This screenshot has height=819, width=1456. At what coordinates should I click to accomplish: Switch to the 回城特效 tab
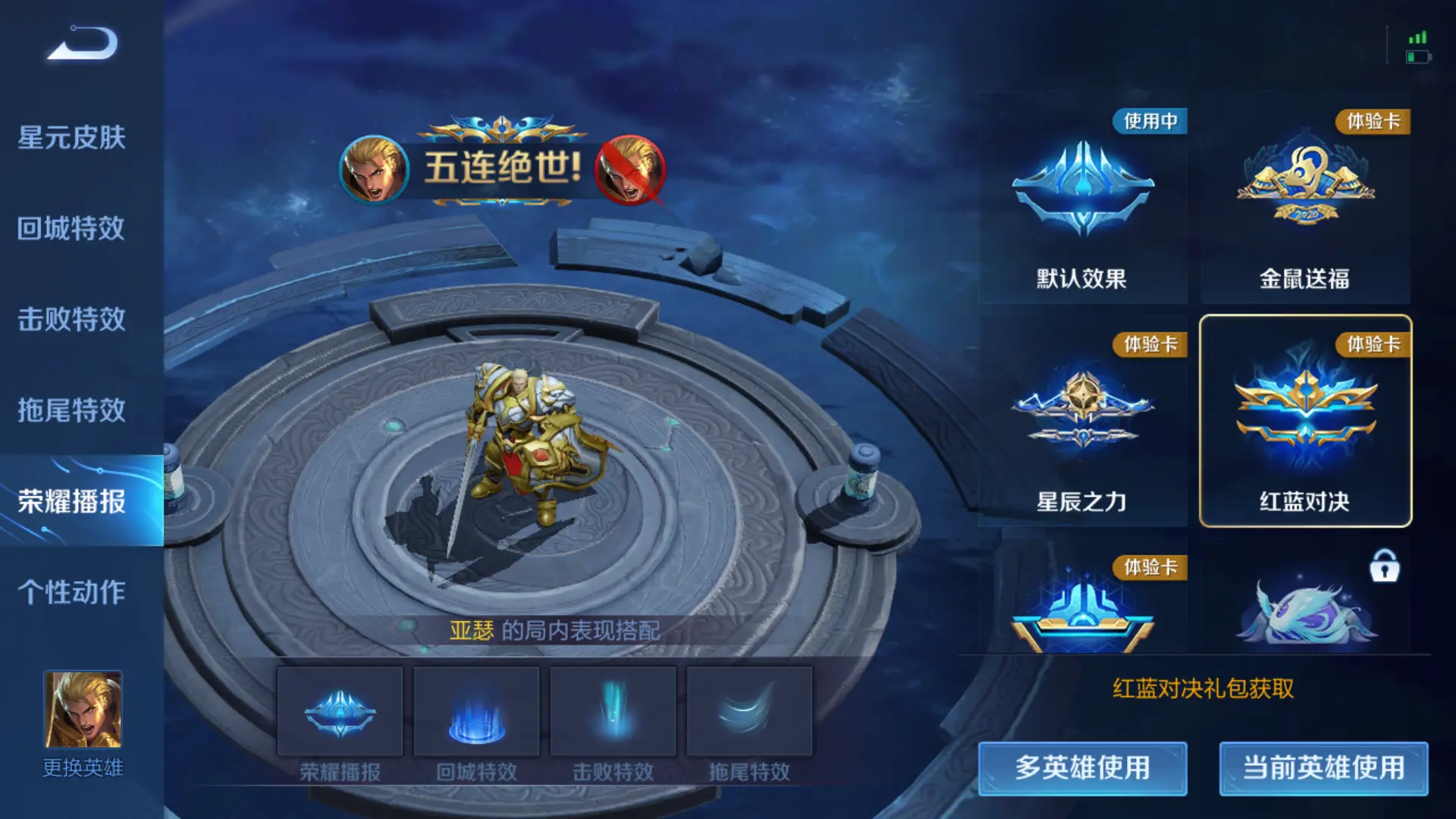72,227
